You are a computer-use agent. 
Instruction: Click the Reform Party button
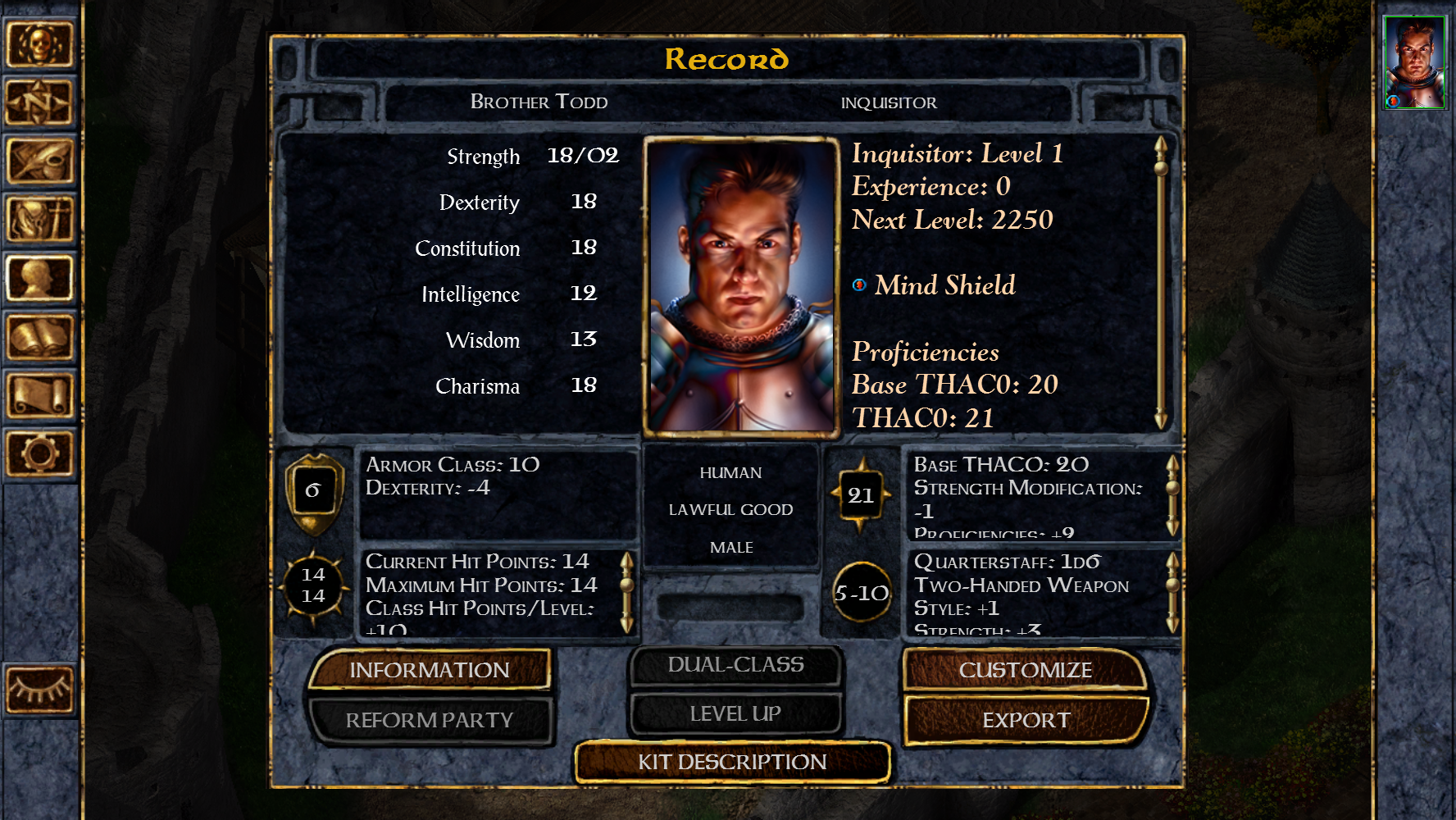[x=429, y=720]
